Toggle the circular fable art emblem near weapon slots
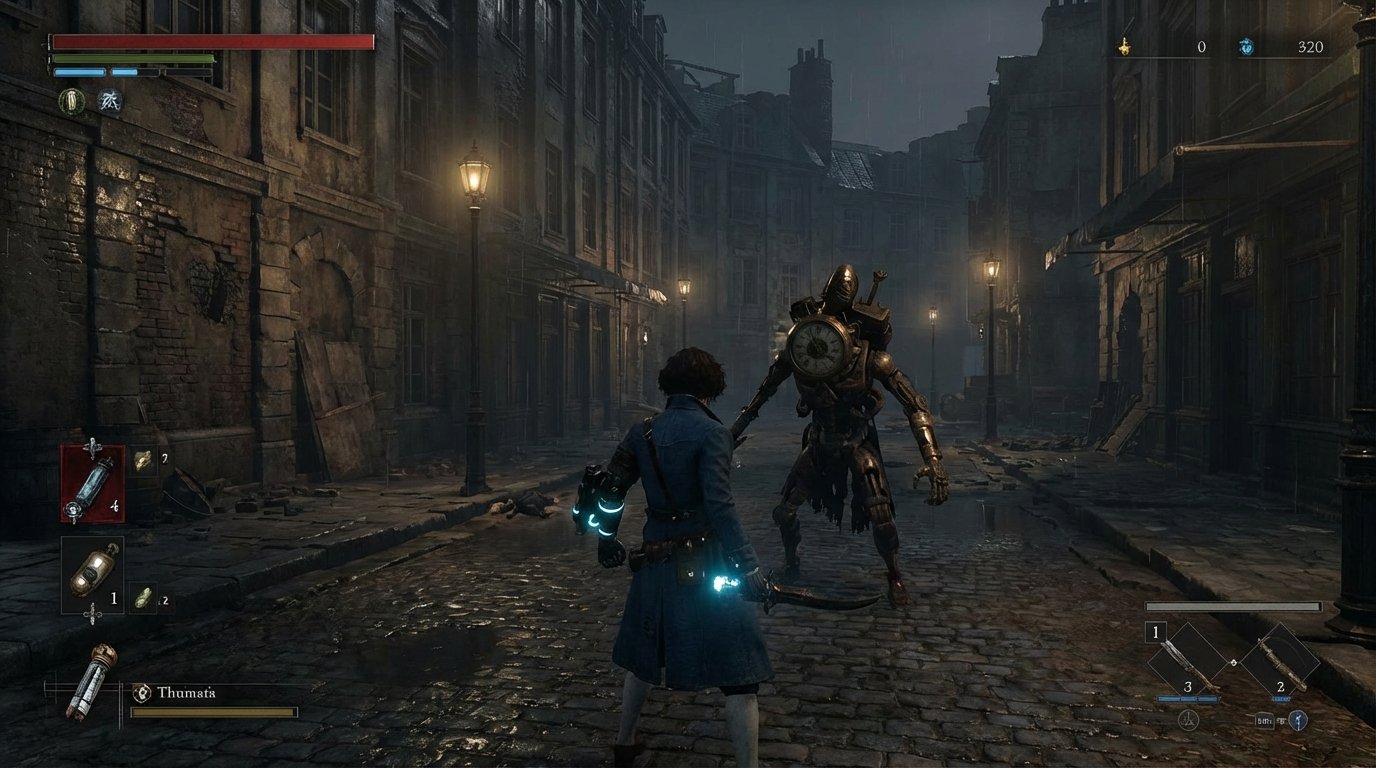1376x768 pixels. point(1189,721)
